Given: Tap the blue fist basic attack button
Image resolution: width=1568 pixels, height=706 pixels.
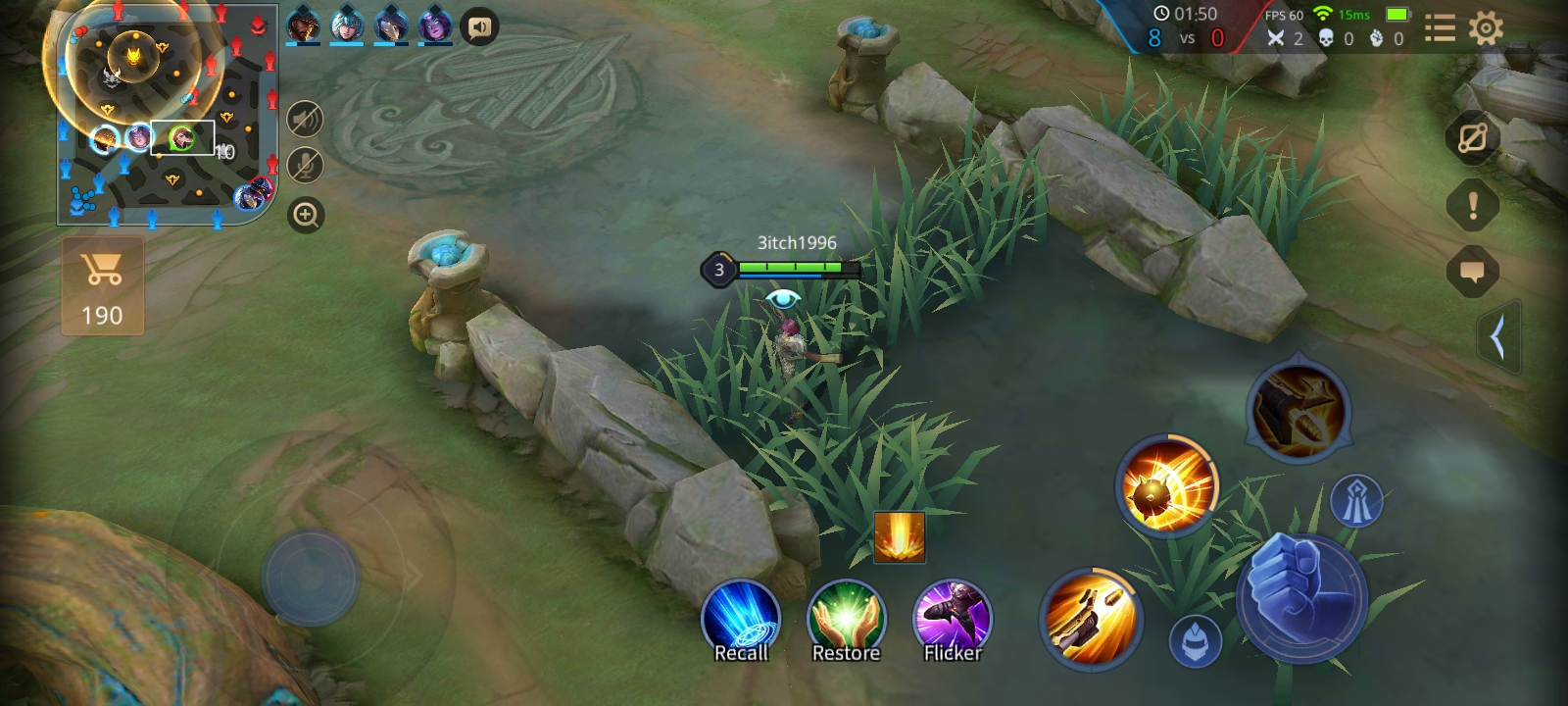Looking at the screenshot, I should point(1300,597).
